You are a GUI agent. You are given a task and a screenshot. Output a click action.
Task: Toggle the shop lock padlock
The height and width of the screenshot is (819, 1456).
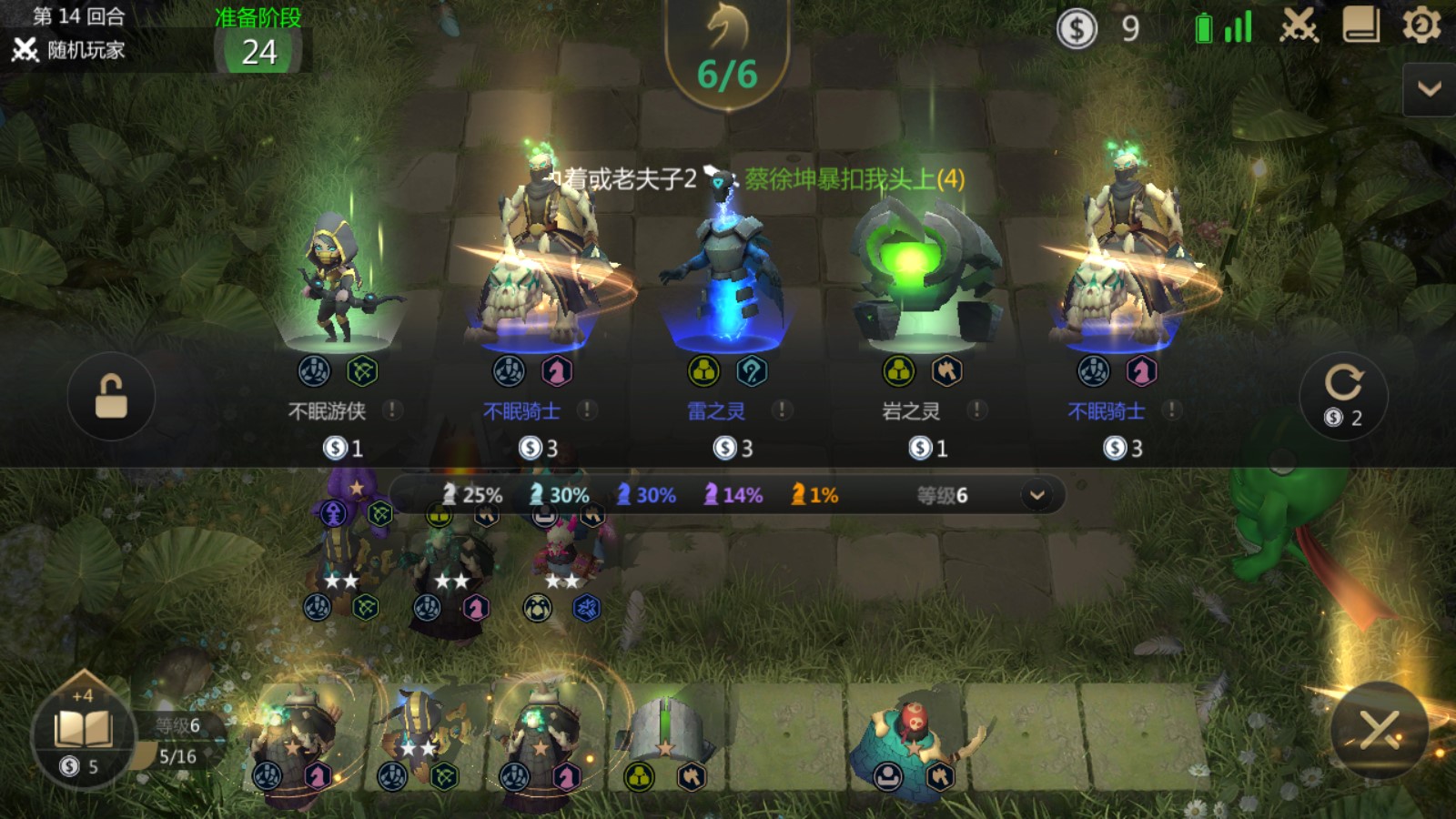click(111, 397)
